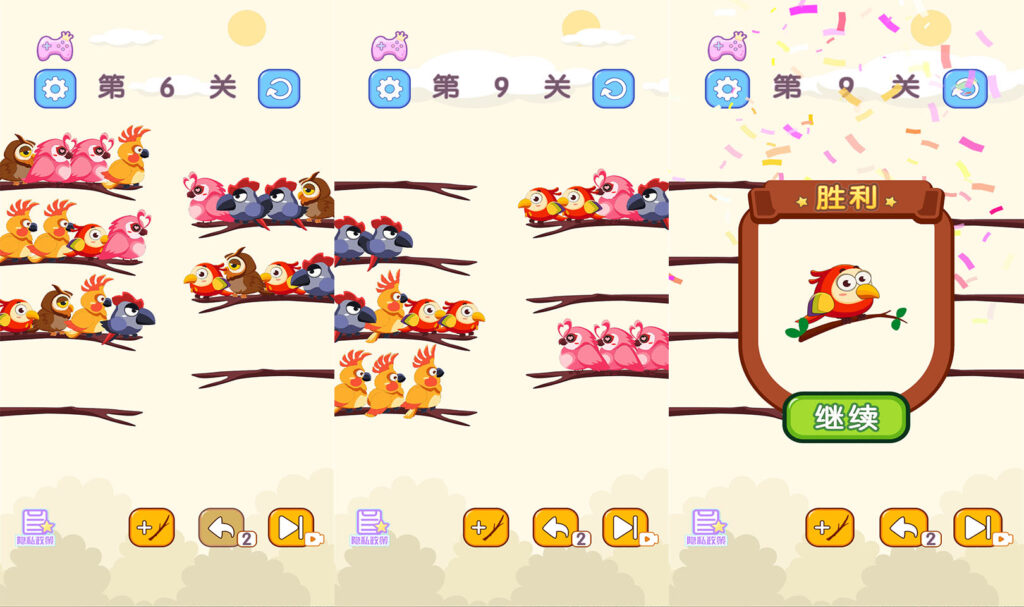Screen dimensions: 1024x607
Task: Add an extra branch on the level 6 screen
Action: click(x=152, y=527)
